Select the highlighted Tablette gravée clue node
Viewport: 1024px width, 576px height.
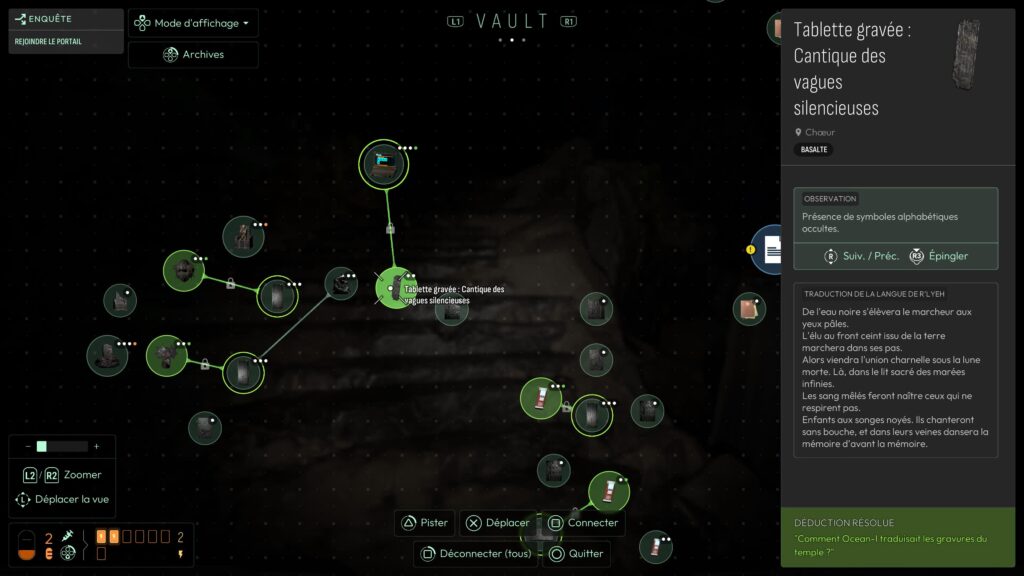(393, 288)
